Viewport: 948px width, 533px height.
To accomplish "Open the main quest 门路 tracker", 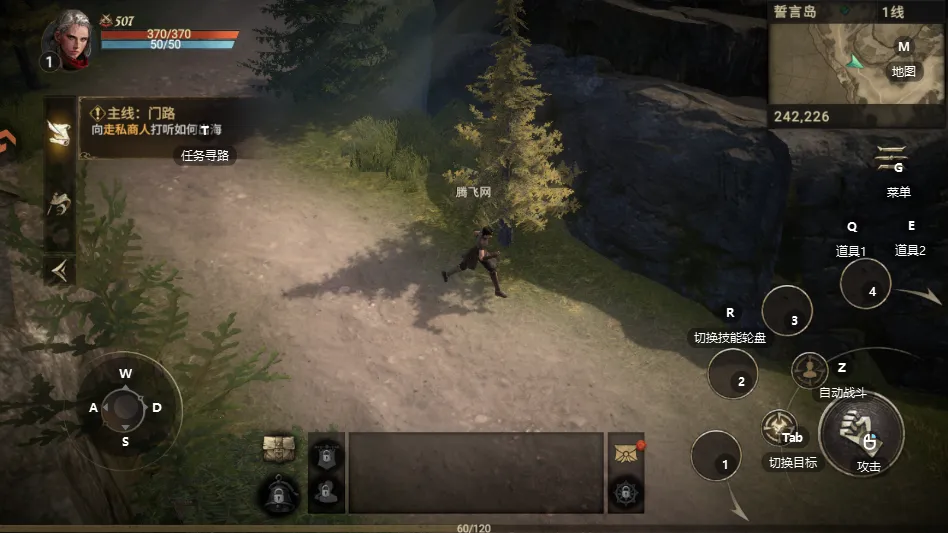I will point(160,121).
